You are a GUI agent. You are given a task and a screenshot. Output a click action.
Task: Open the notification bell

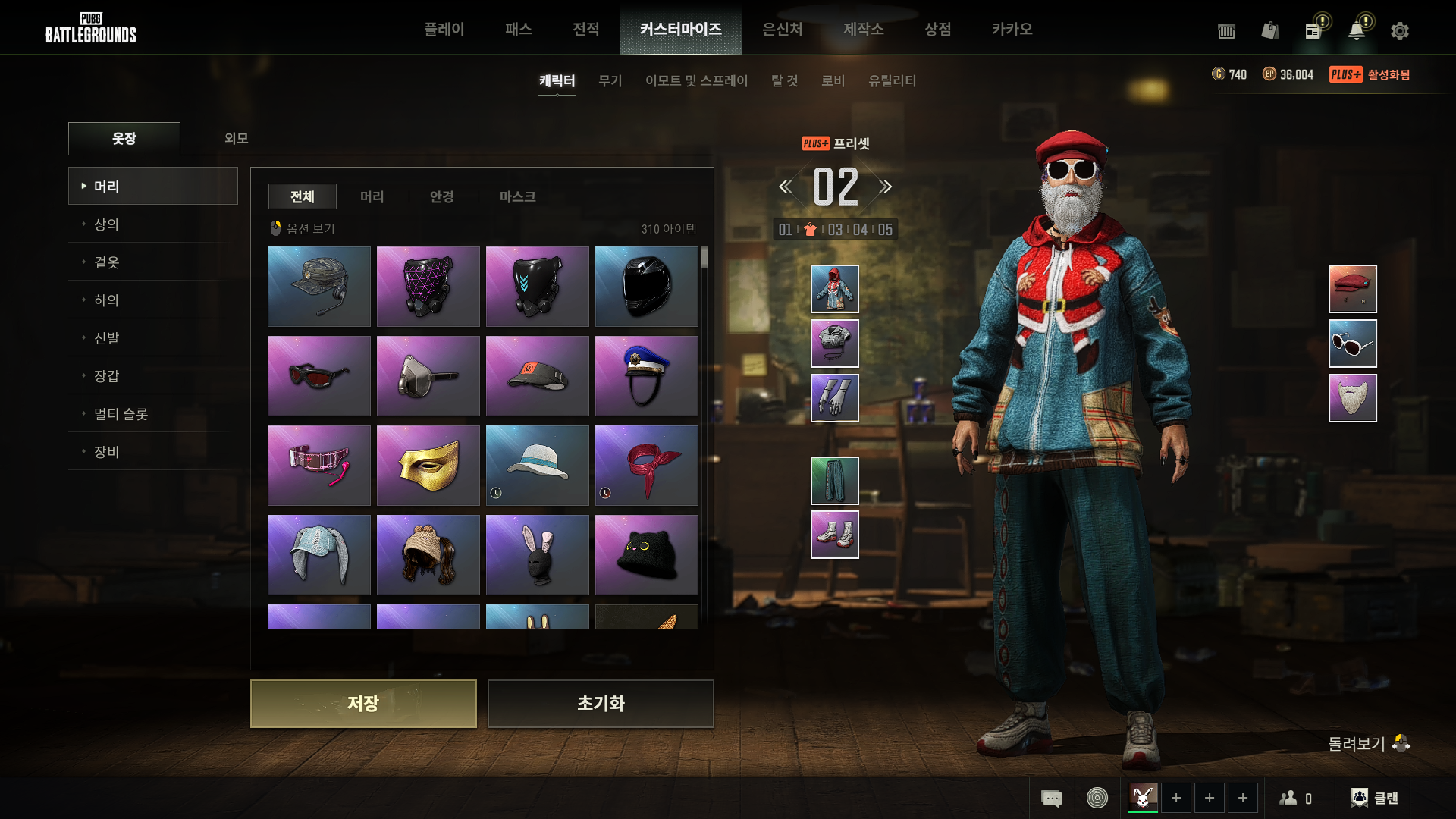(x=1357, y=31)
